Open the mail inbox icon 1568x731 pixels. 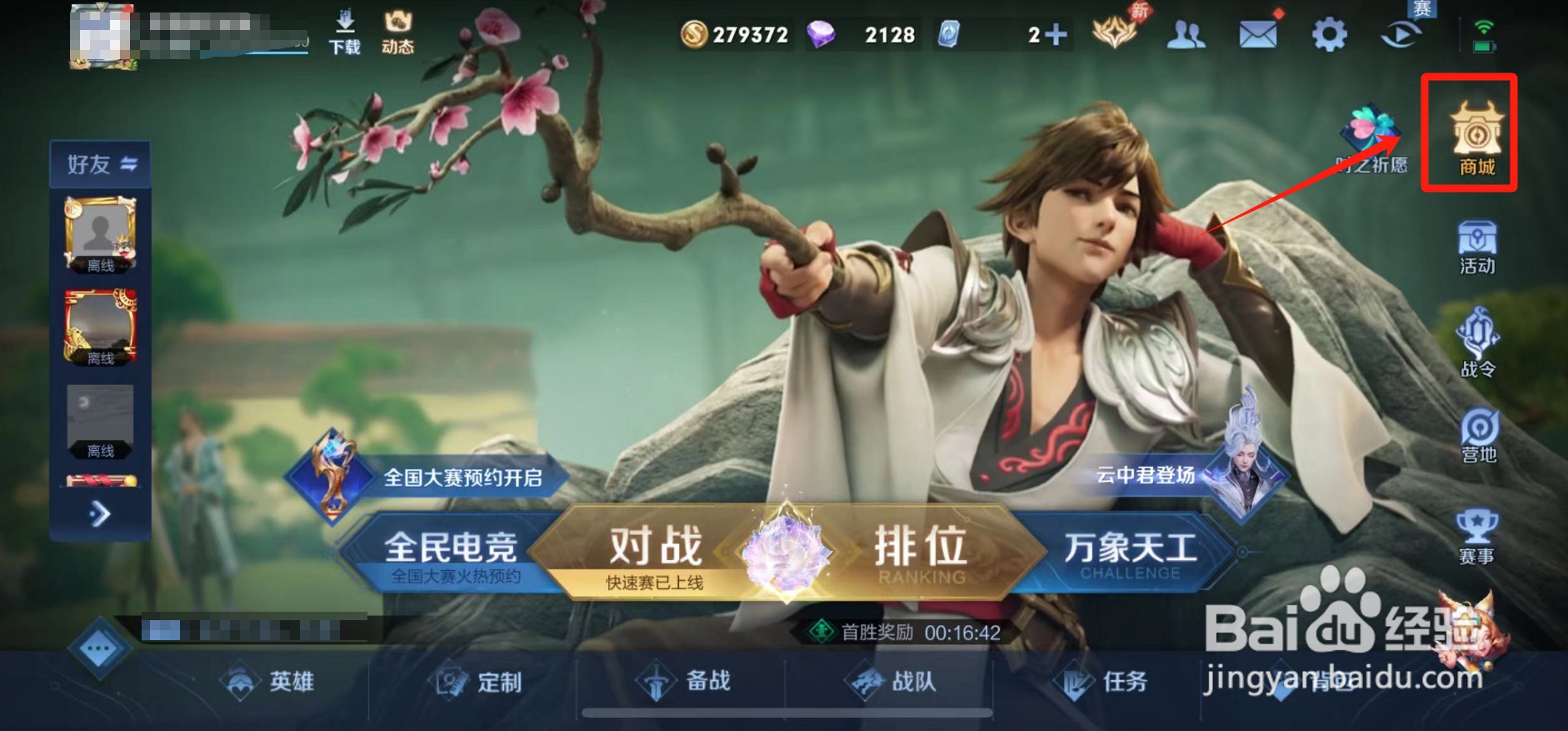coord(1257,33)
